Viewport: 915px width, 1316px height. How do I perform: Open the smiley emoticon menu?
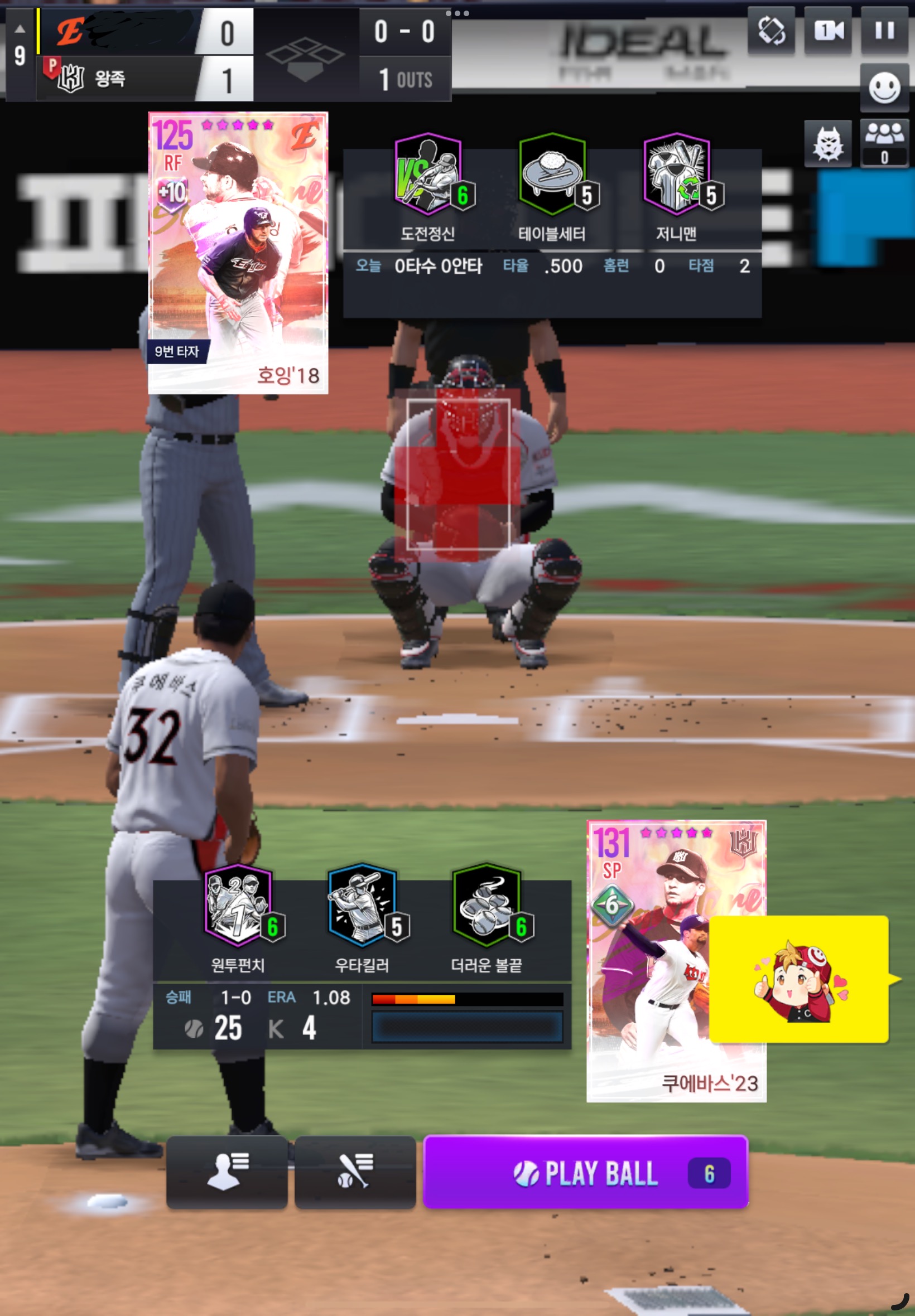pos(884,88)
